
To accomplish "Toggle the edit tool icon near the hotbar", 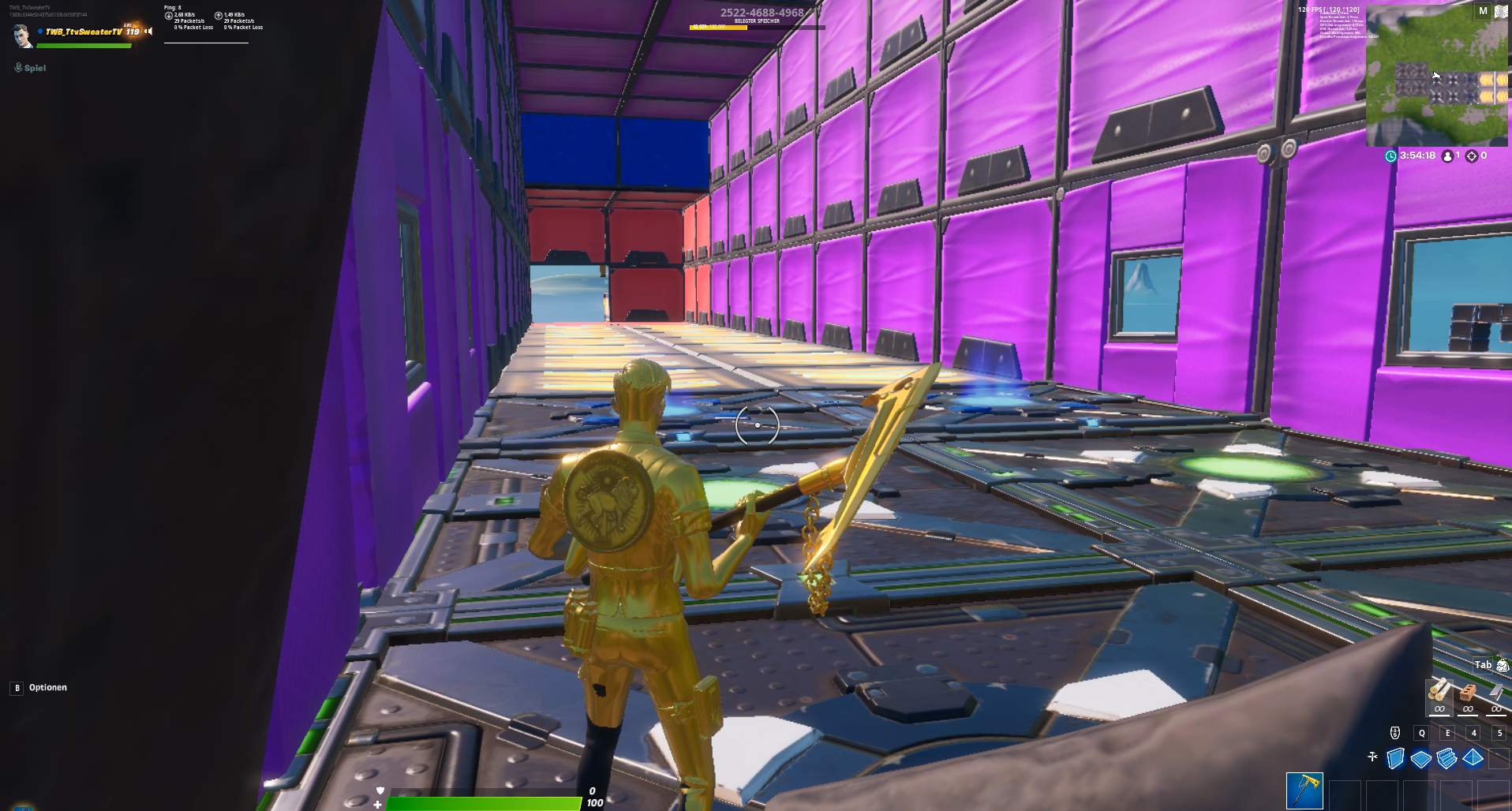I will click(1372, 757).
